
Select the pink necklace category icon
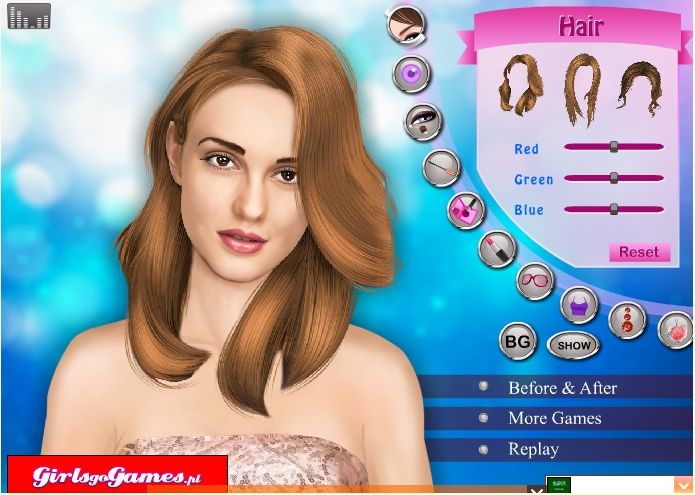pos(676,329)
